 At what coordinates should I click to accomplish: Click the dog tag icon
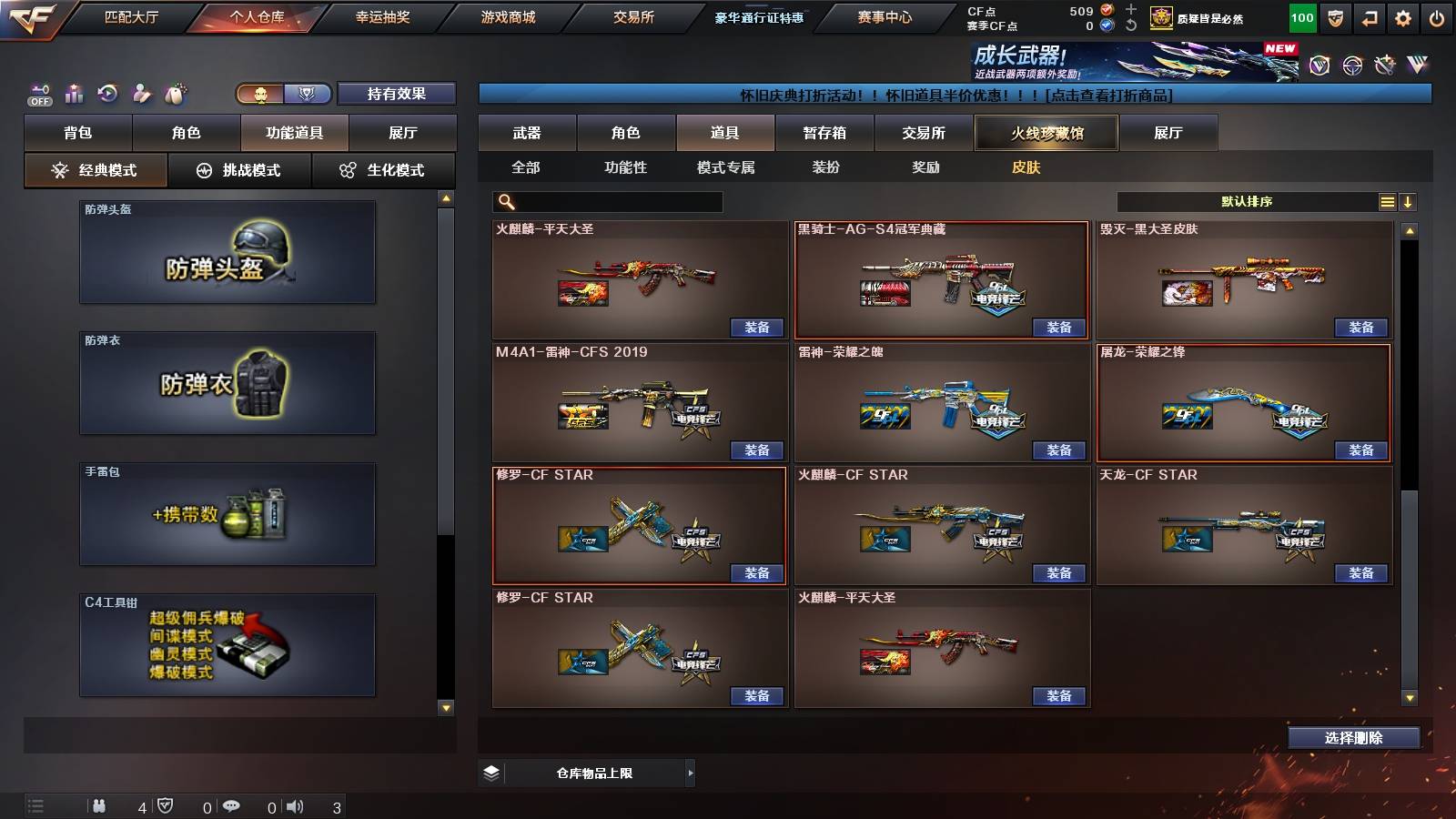coord(173,94)
